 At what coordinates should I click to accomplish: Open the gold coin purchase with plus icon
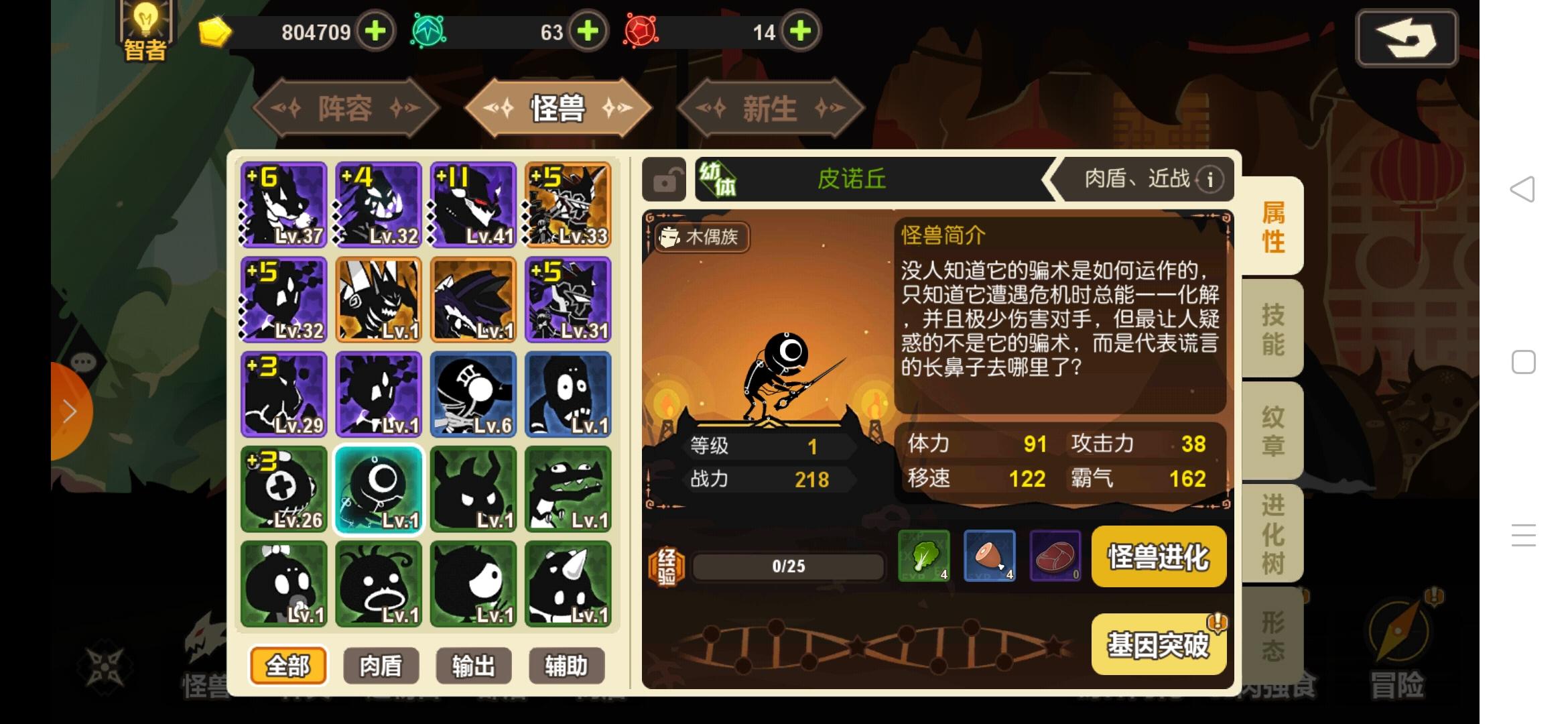(x=375, y=31)
